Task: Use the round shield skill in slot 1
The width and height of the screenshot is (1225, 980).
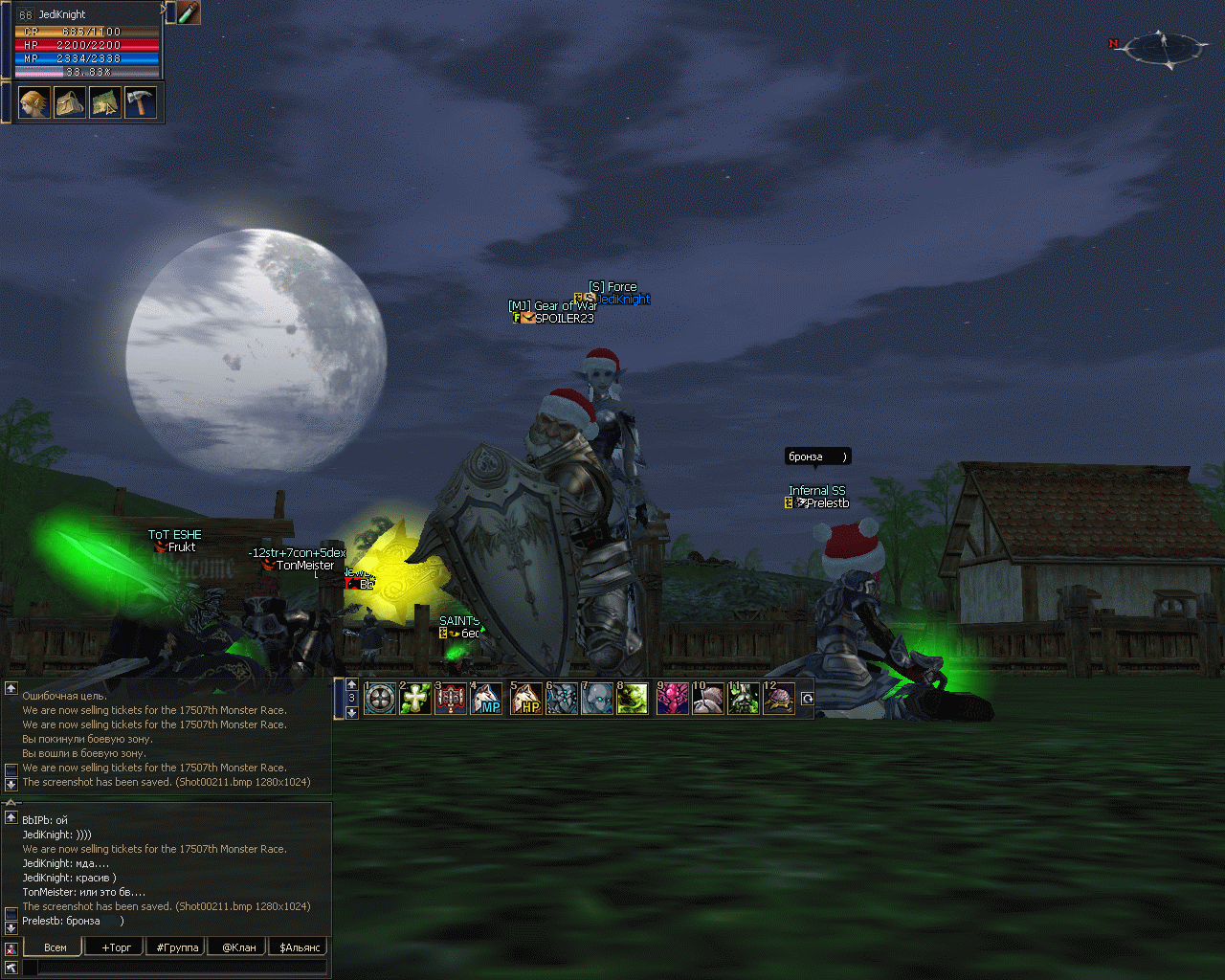Action: (380, 699)
